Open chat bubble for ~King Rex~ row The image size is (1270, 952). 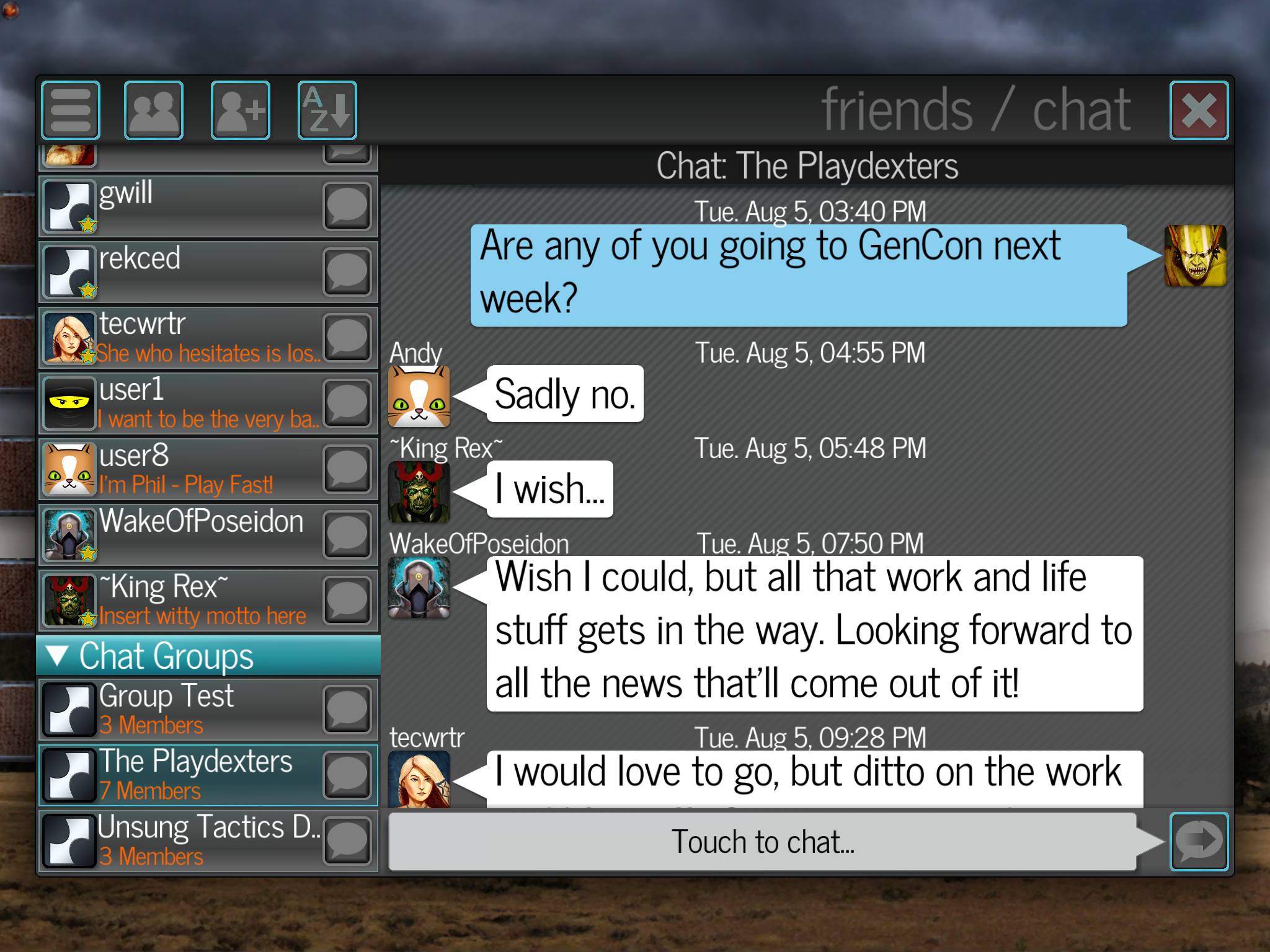(347, 601)
